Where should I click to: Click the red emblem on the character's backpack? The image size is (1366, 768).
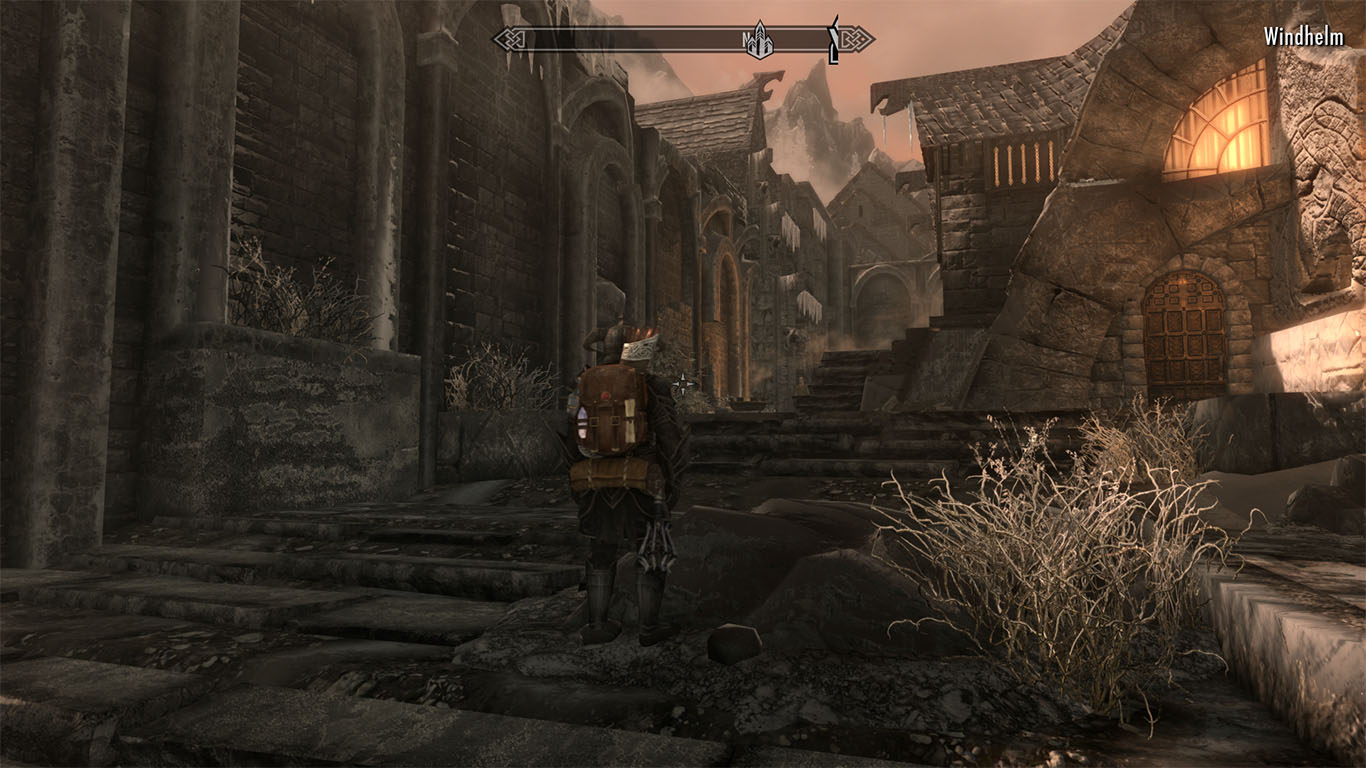[602, 398]
